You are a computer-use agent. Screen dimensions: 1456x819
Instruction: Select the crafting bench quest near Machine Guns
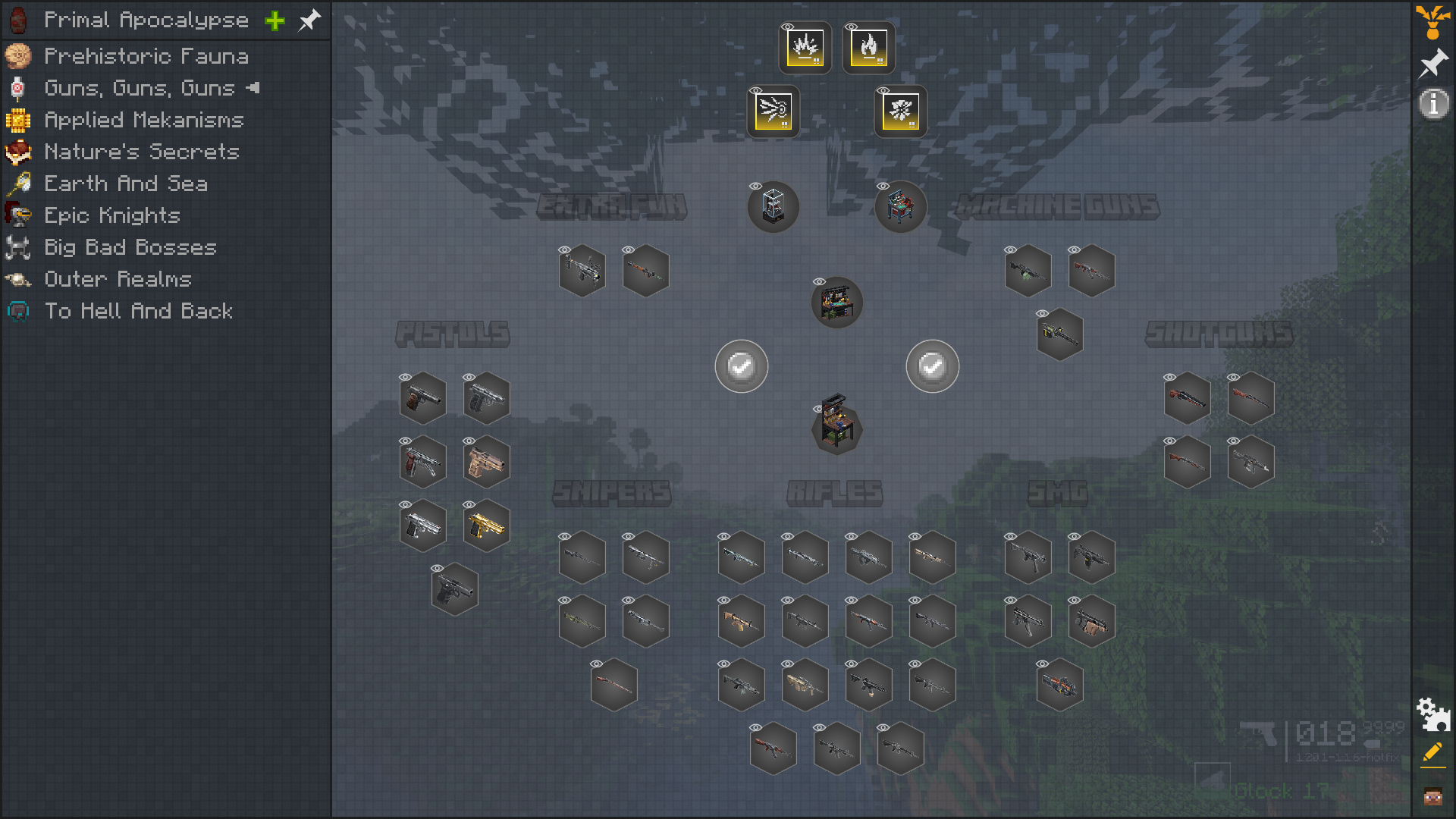(x=900, y=207)
